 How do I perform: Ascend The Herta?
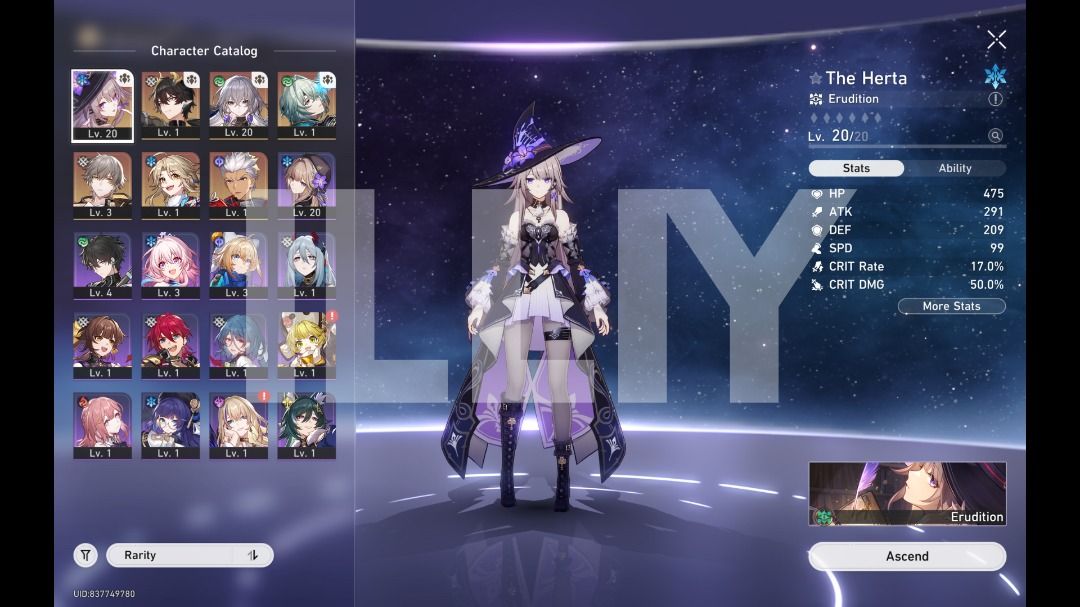coord(907,556)
